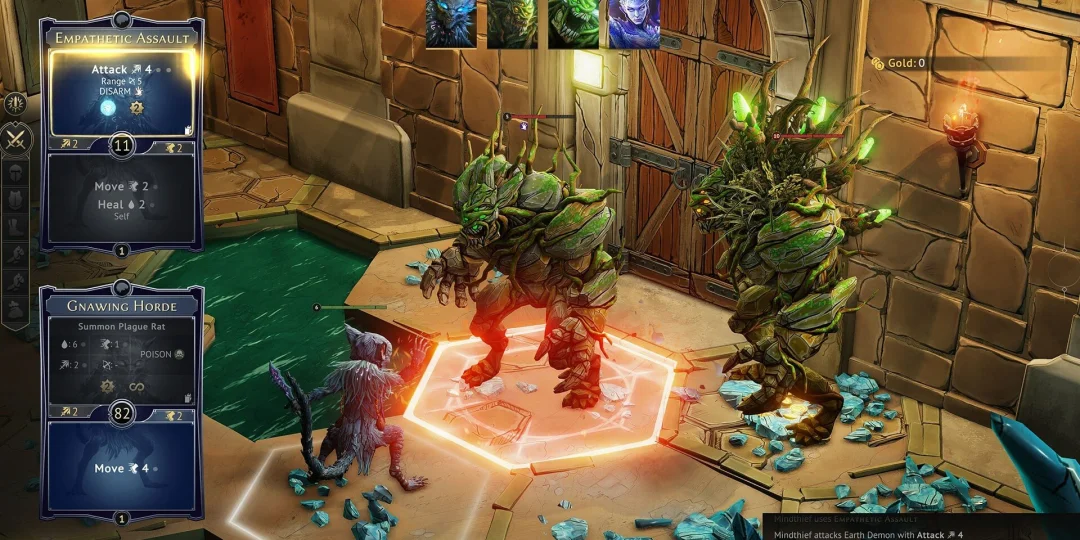Open the crossed swords icon in the sidebar
Screen dimensions: 1080x540
(x=16, y=139)
